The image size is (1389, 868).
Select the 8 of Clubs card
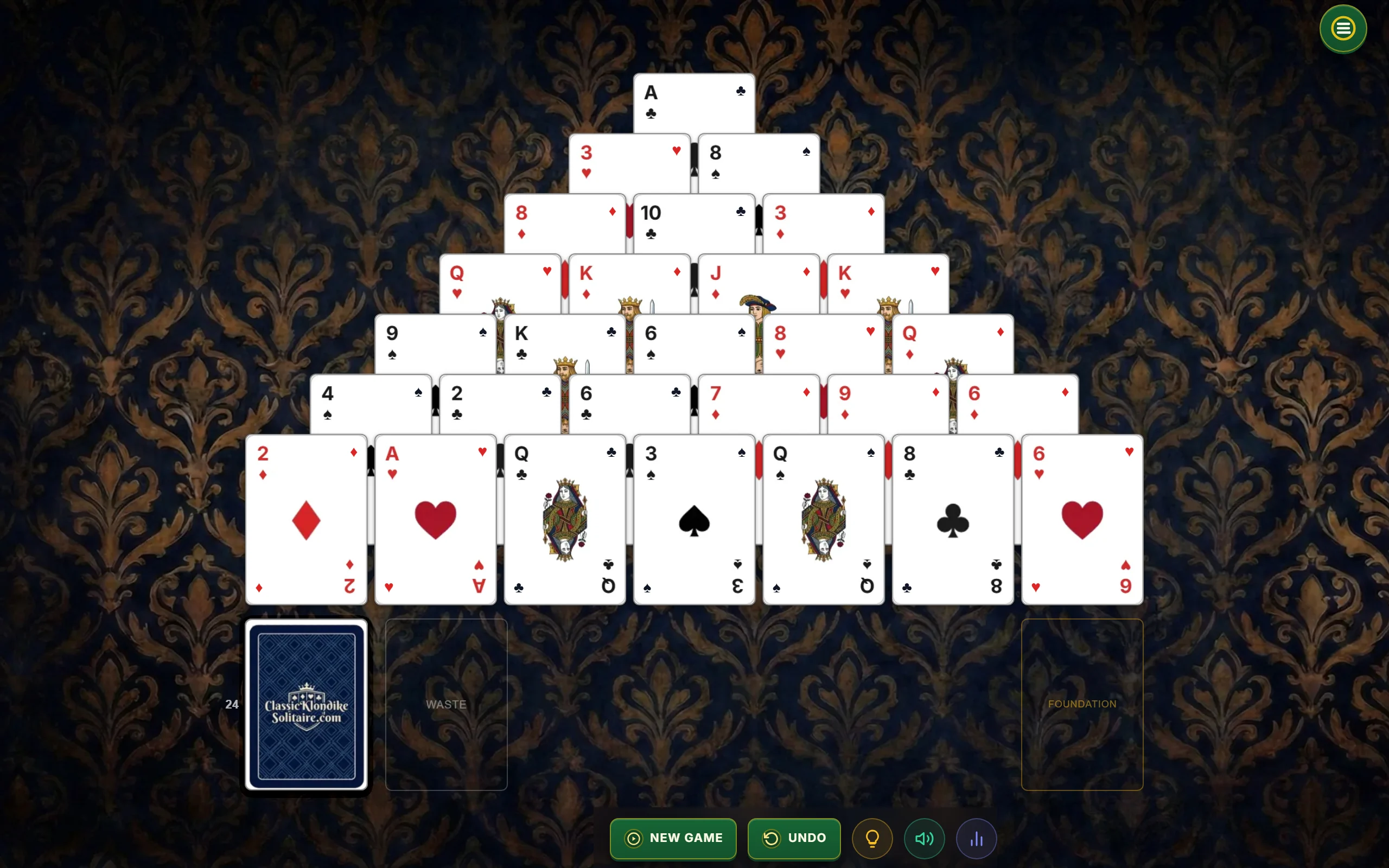click(952, 520)
